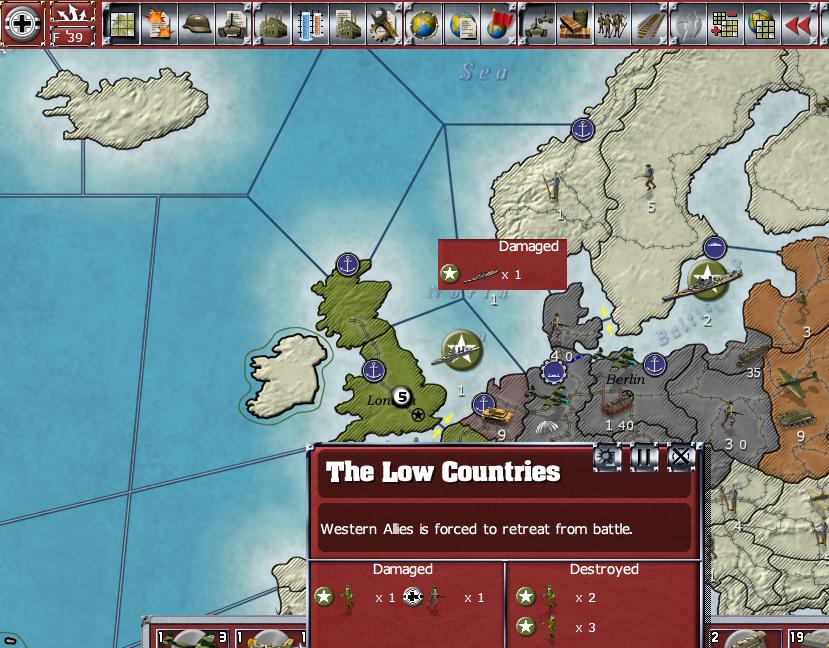Show the test tubes research screen
829x648 pixels.
[309, 21]
